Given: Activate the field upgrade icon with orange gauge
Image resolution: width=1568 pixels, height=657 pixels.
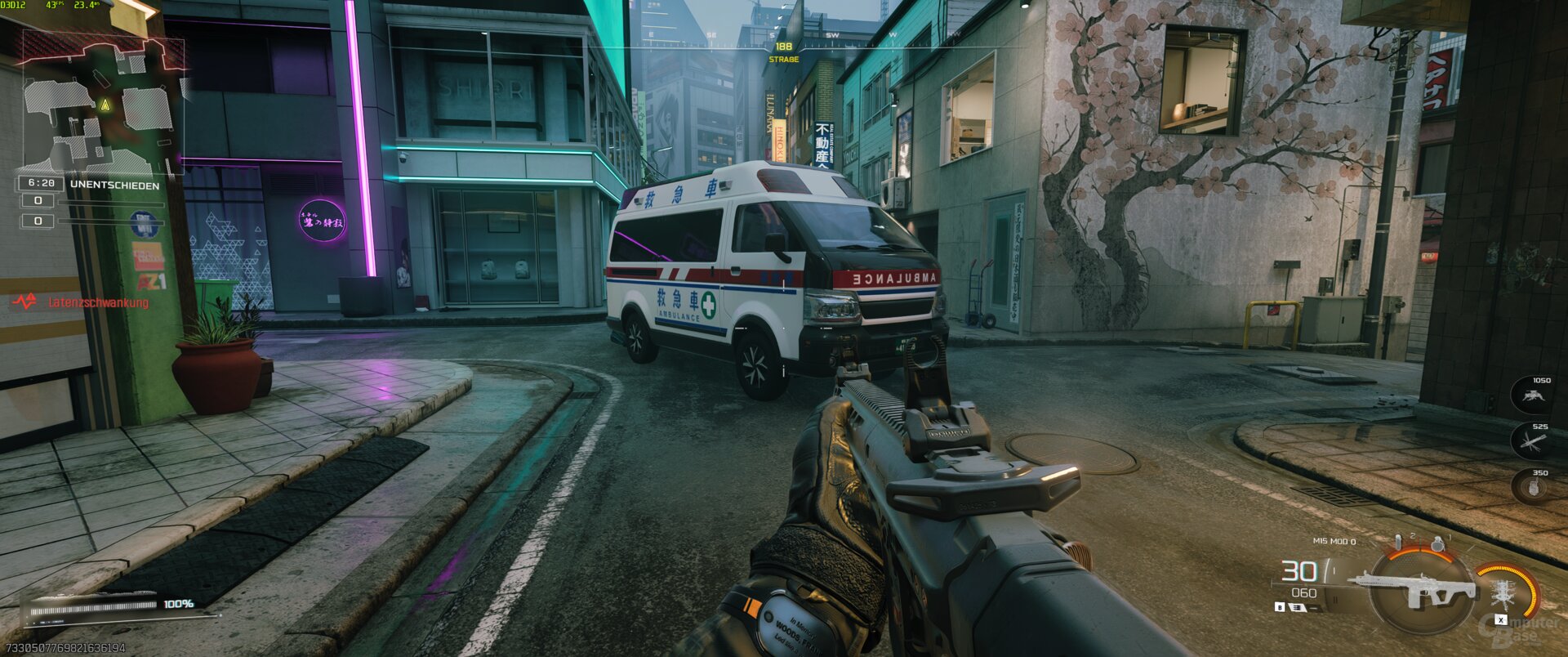Looking at the screenshot, I should point(1502,592).
